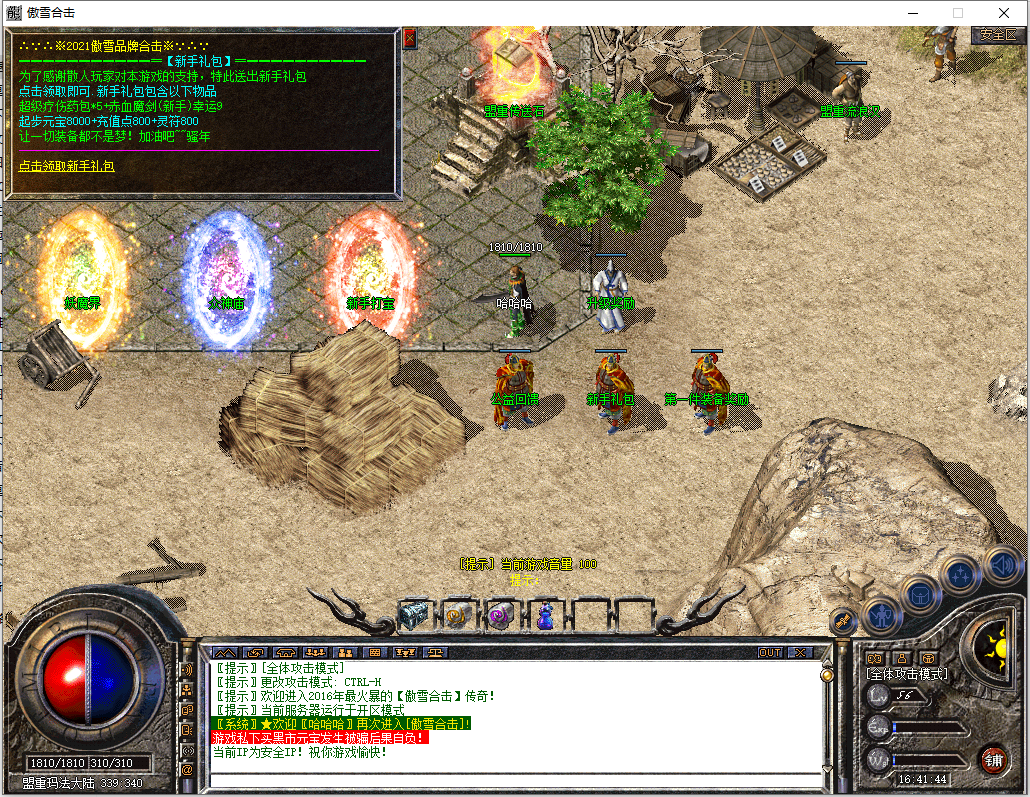Open the round character figure button

pos(882,614)
